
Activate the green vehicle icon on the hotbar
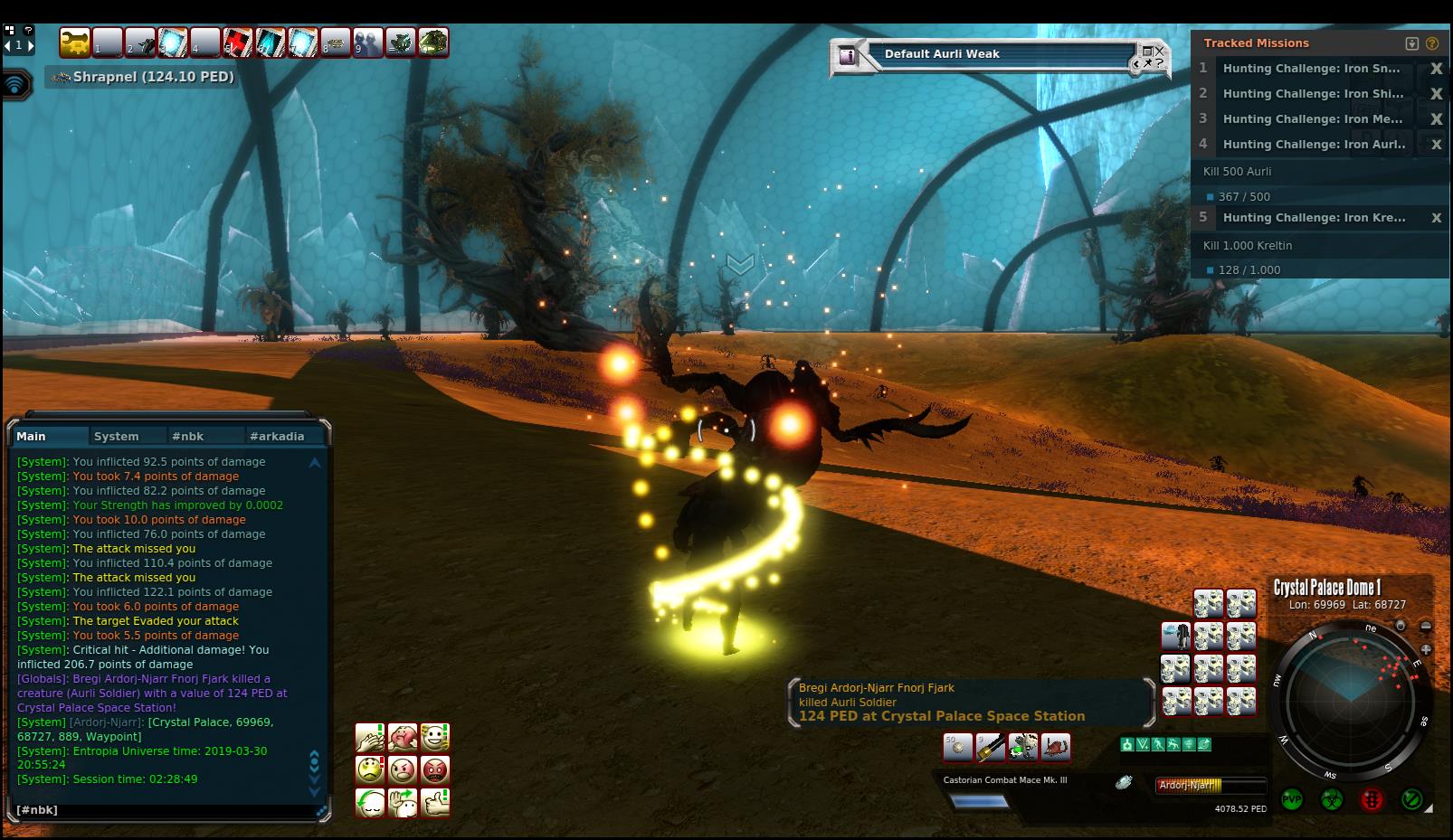tap(432, 42)
